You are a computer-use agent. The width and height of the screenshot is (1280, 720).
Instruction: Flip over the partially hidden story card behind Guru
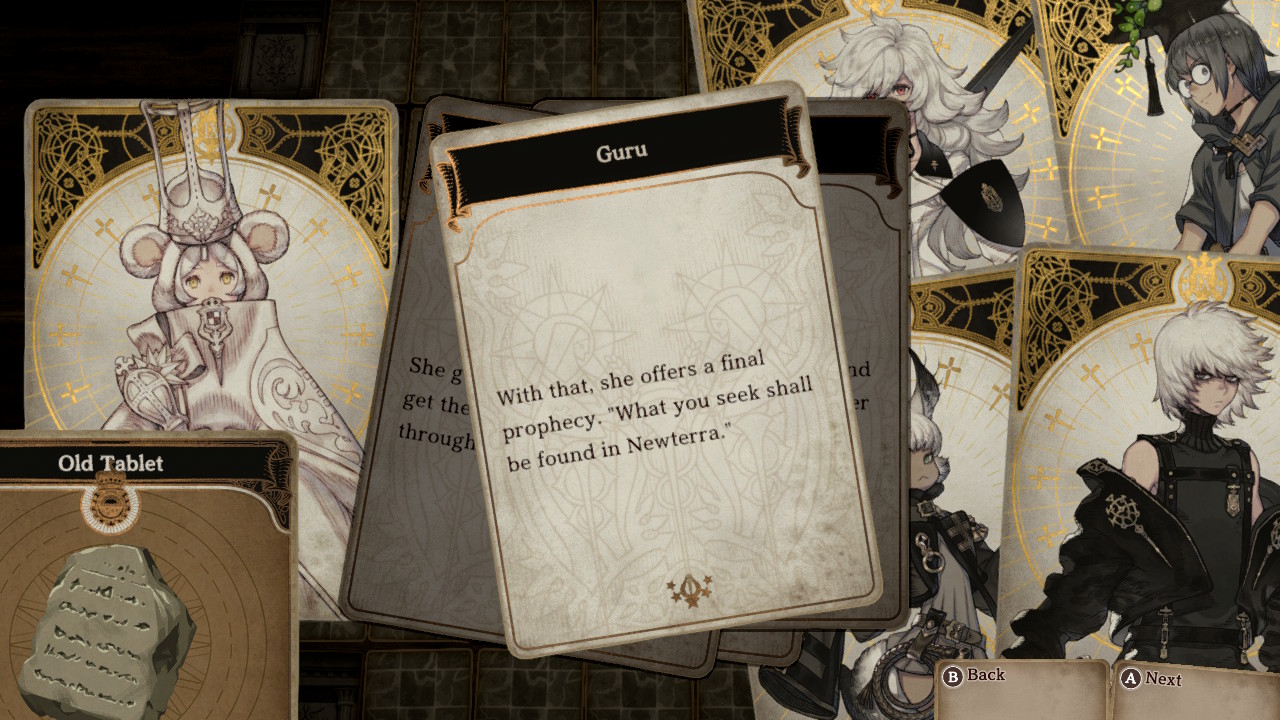[x=430, y=400]
